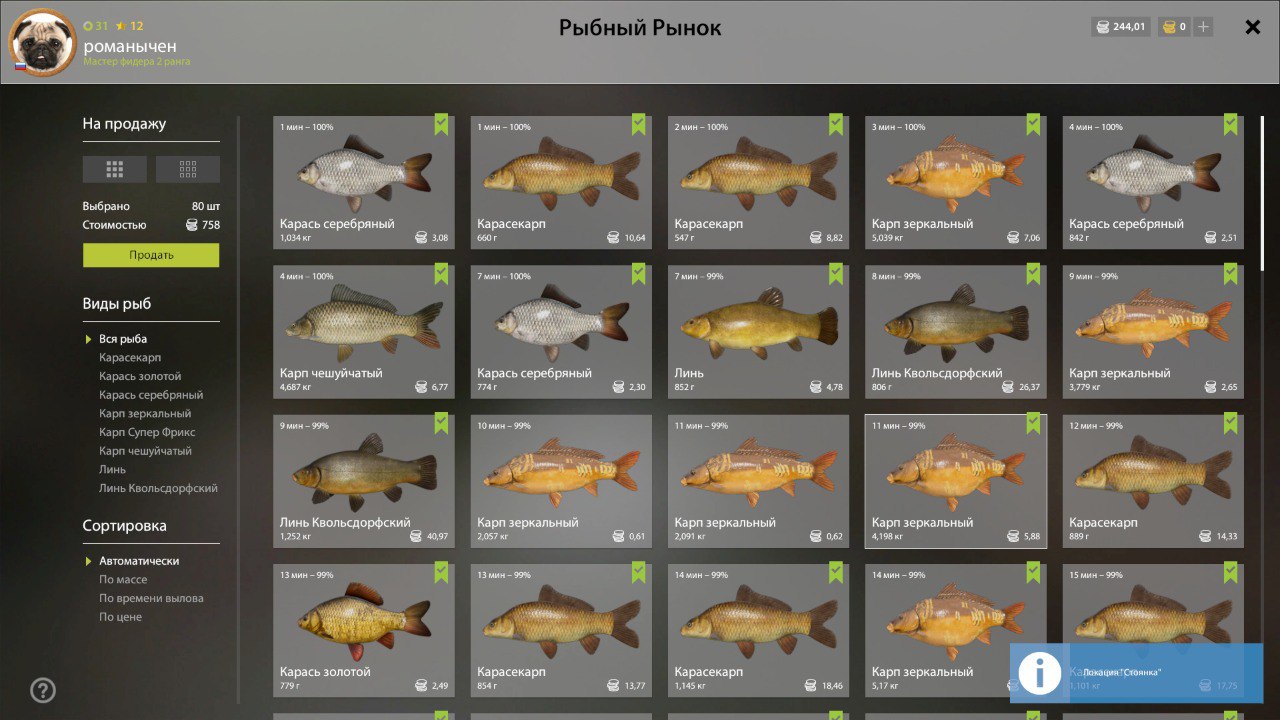Screen dimensions: 1280x720
Task: Filter fish list by Карасекарп
Action: [x=130, y=358]
